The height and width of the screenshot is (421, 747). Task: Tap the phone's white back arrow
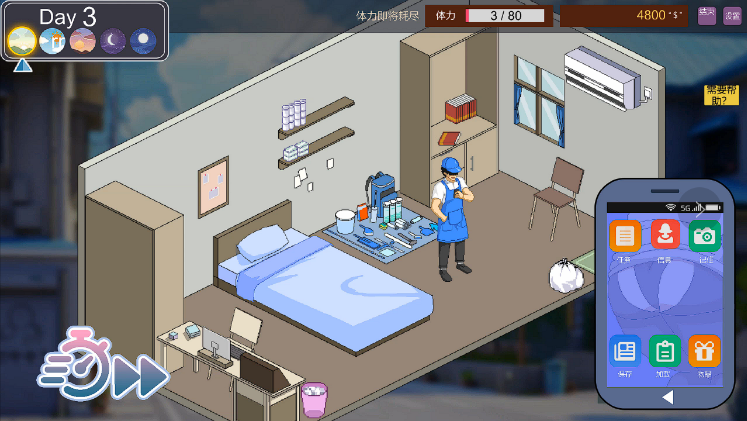[667, 397]
